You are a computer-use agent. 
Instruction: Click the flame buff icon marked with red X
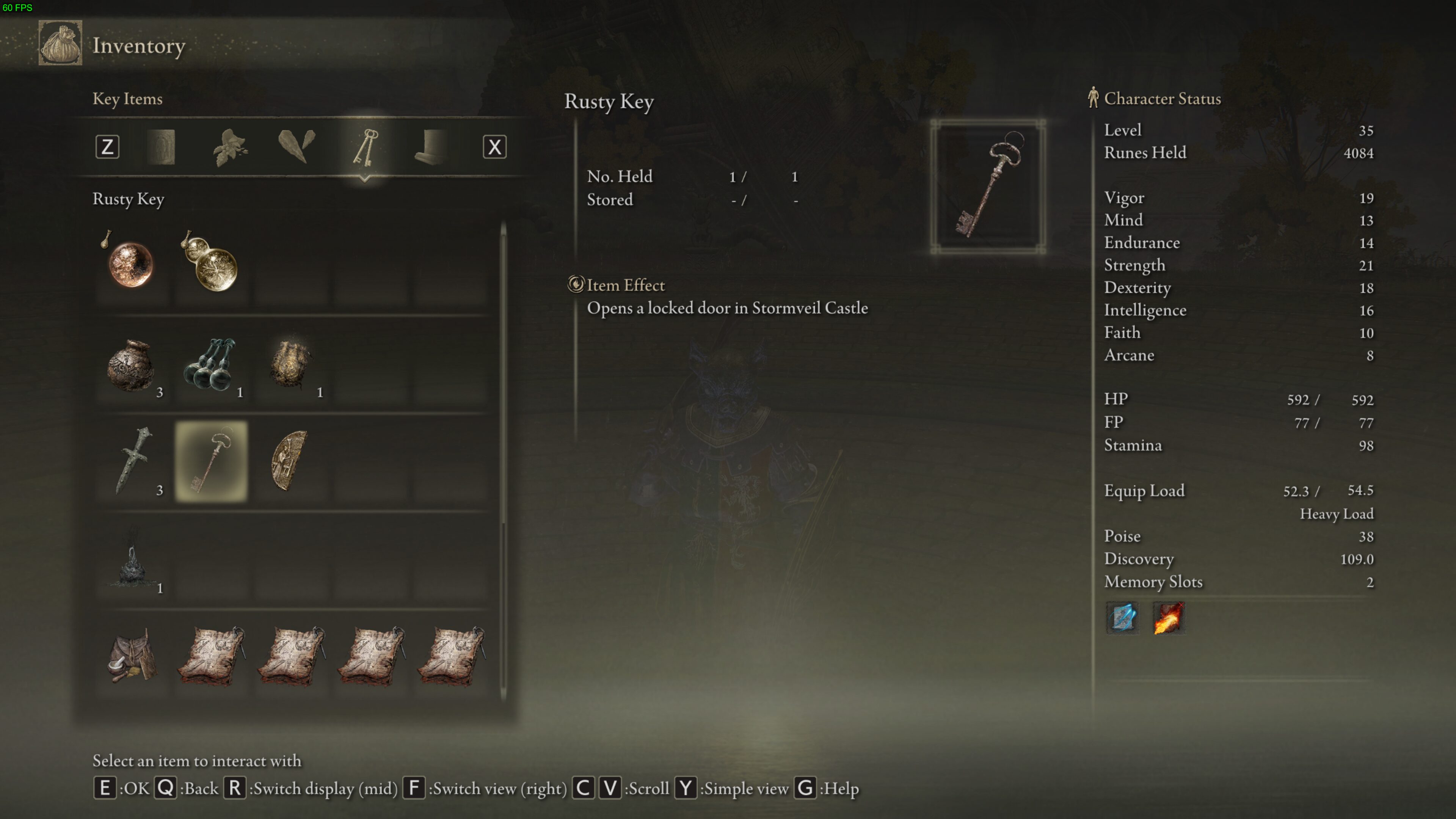1168,618
